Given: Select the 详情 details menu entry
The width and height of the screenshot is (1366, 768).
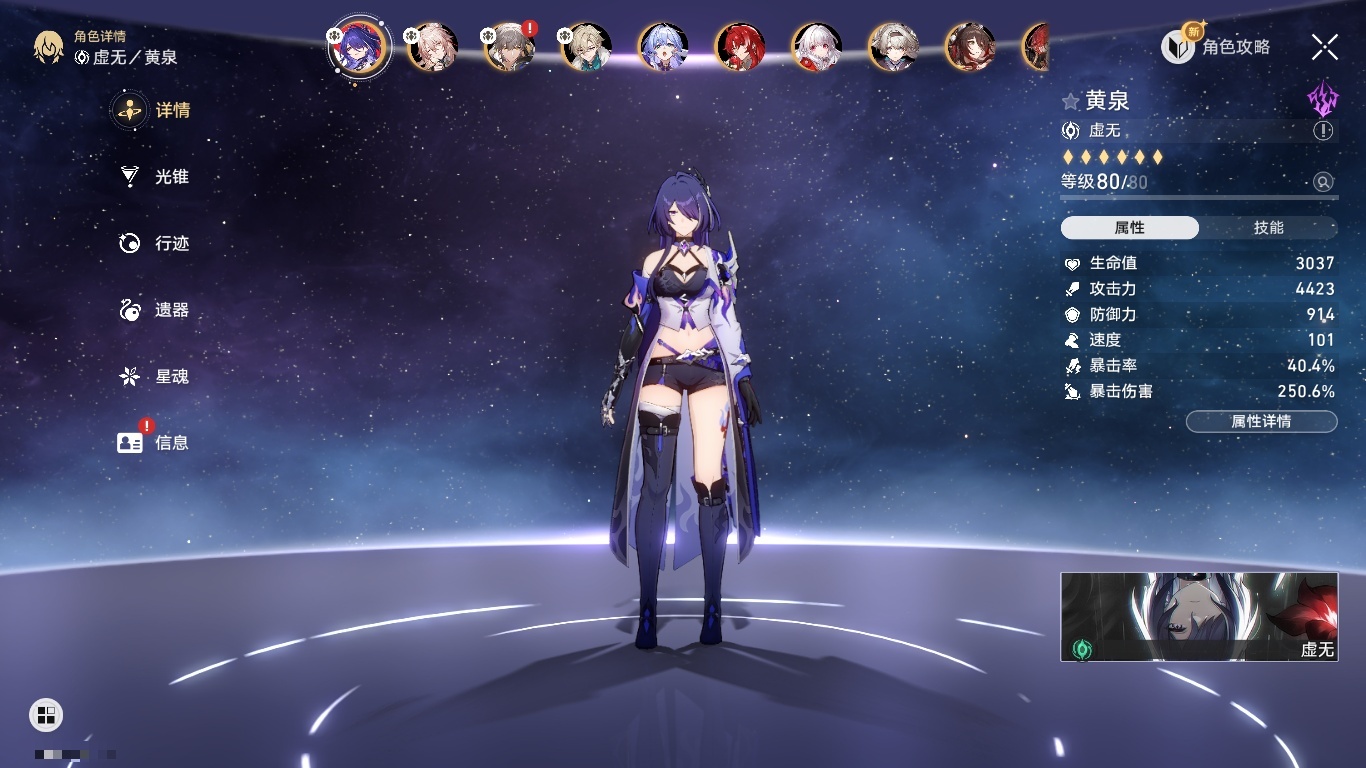Looking at the screenshot, I should coord(154,110).
